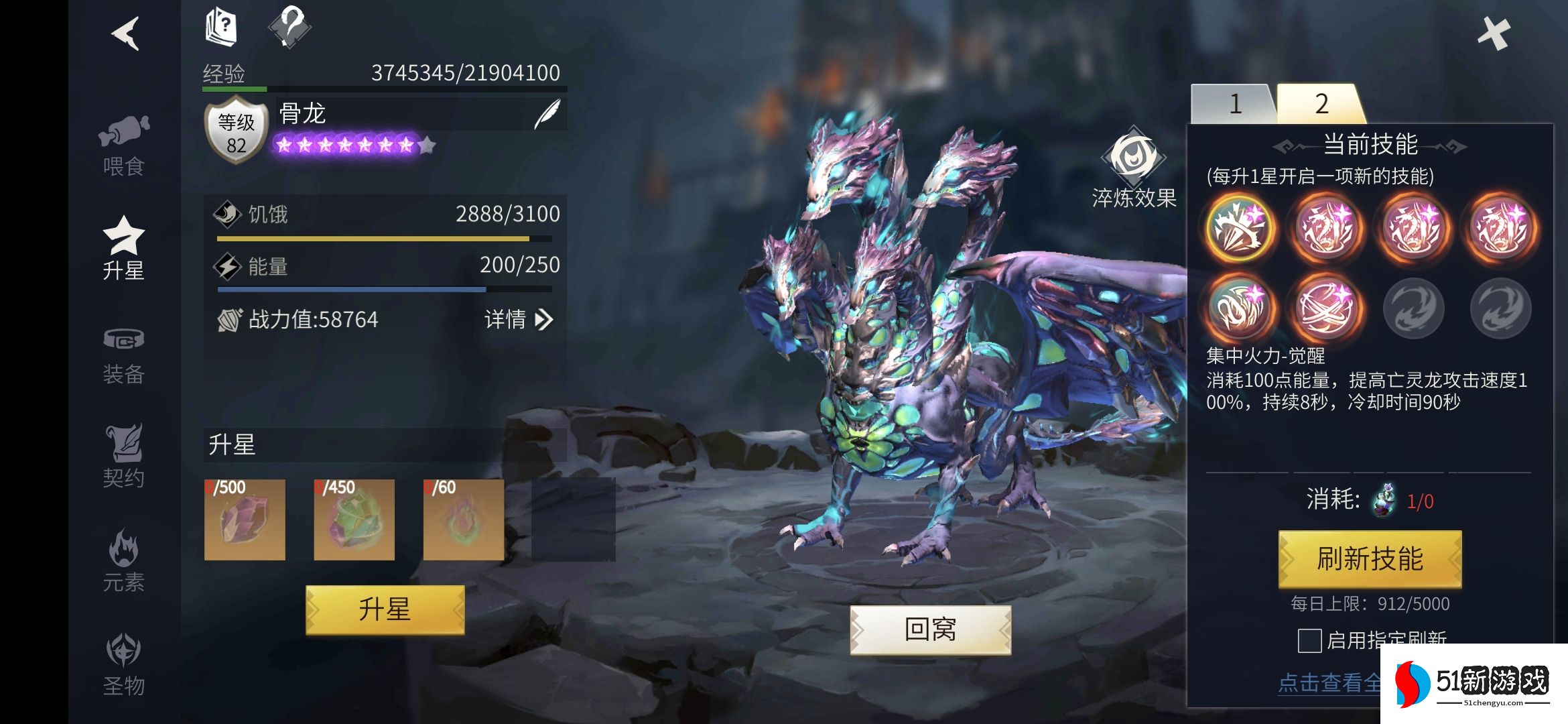The width and height of the screenshot is (1568, 724).
Task: Send the dragon home with 回窝
Action: (930, 629)
